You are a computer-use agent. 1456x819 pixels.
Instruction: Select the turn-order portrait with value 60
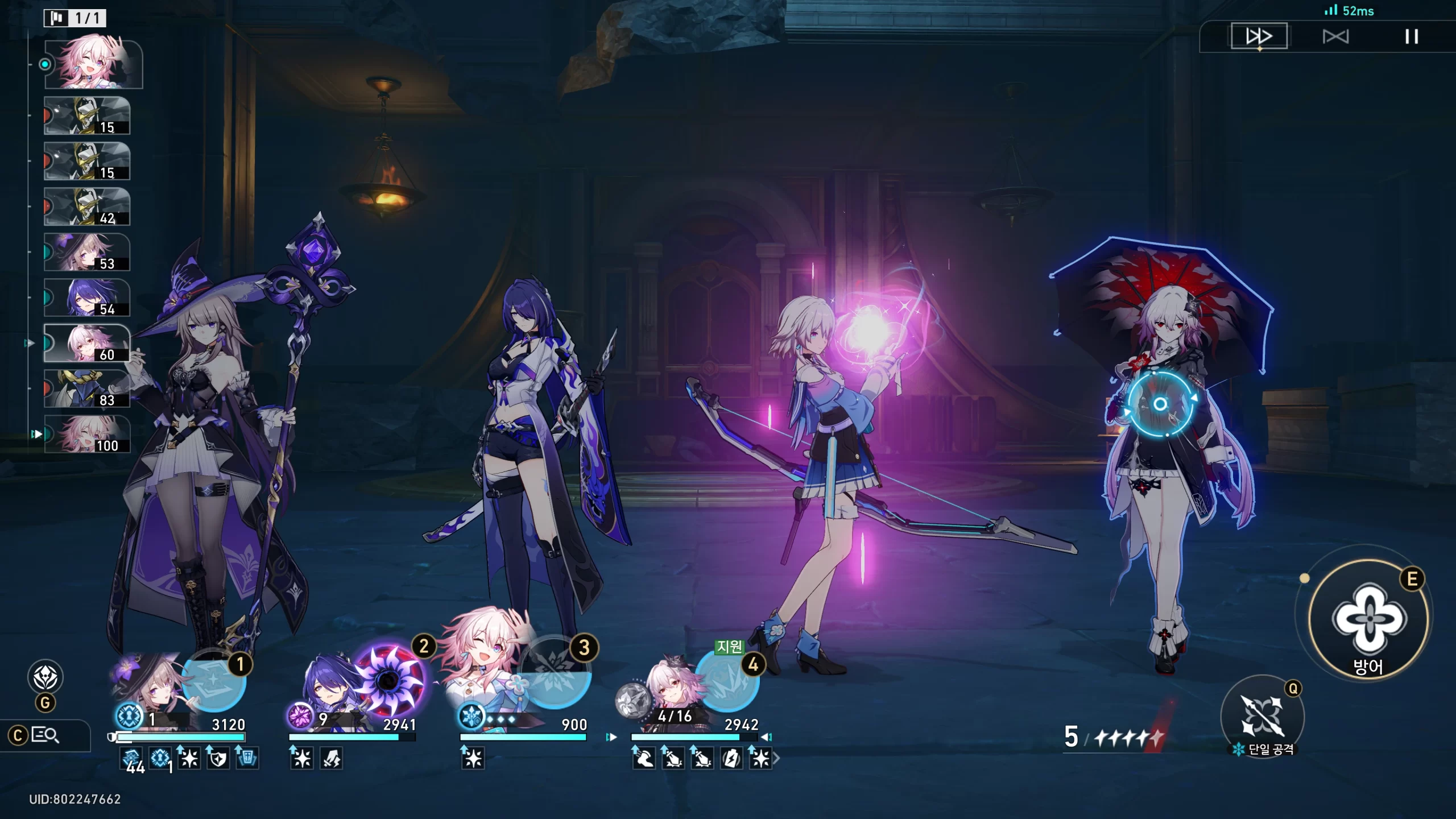click(x=87, y=343)
